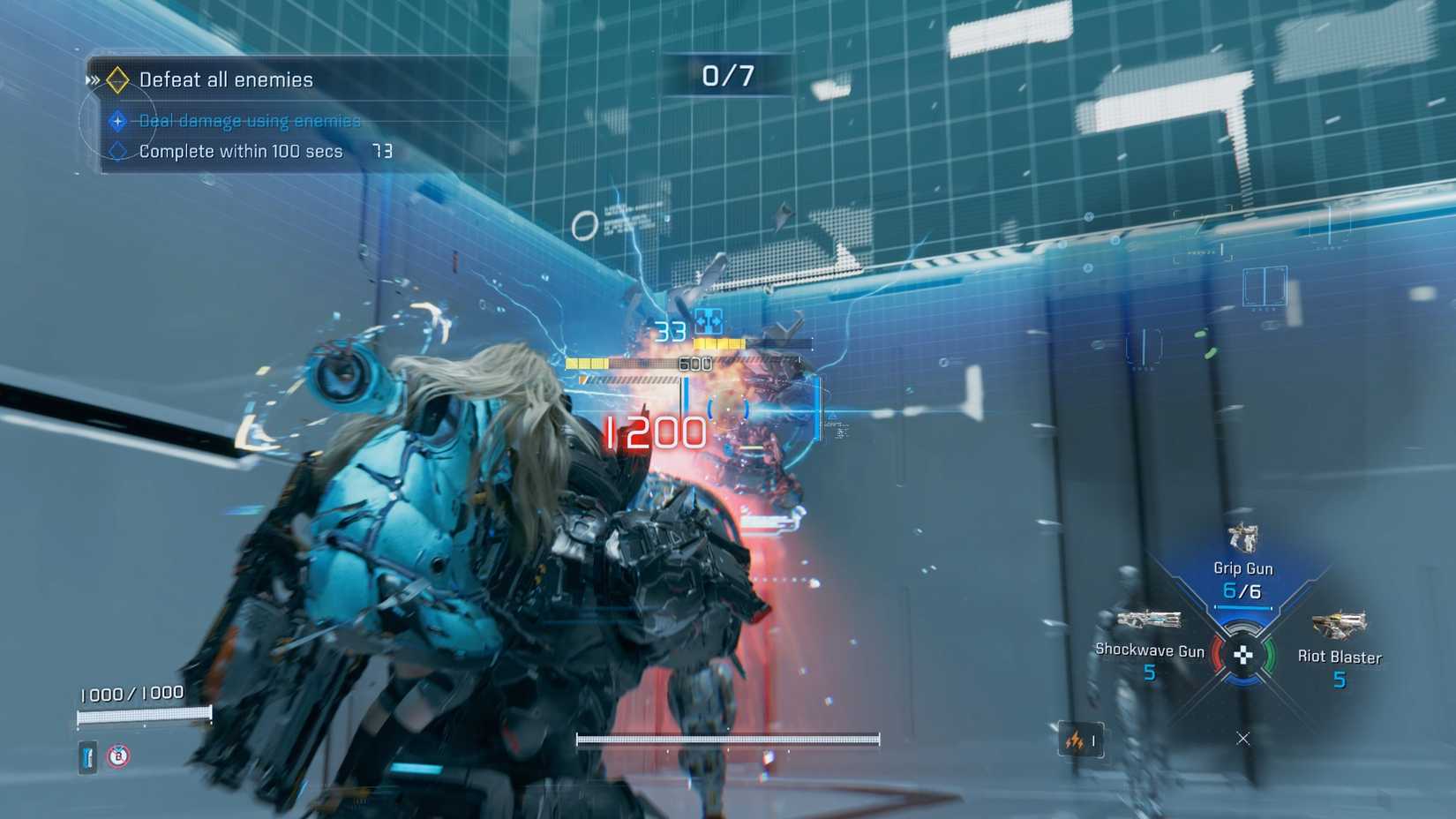Click the d-pad icon in the weapon wheel center

(x=1244, y=653)
